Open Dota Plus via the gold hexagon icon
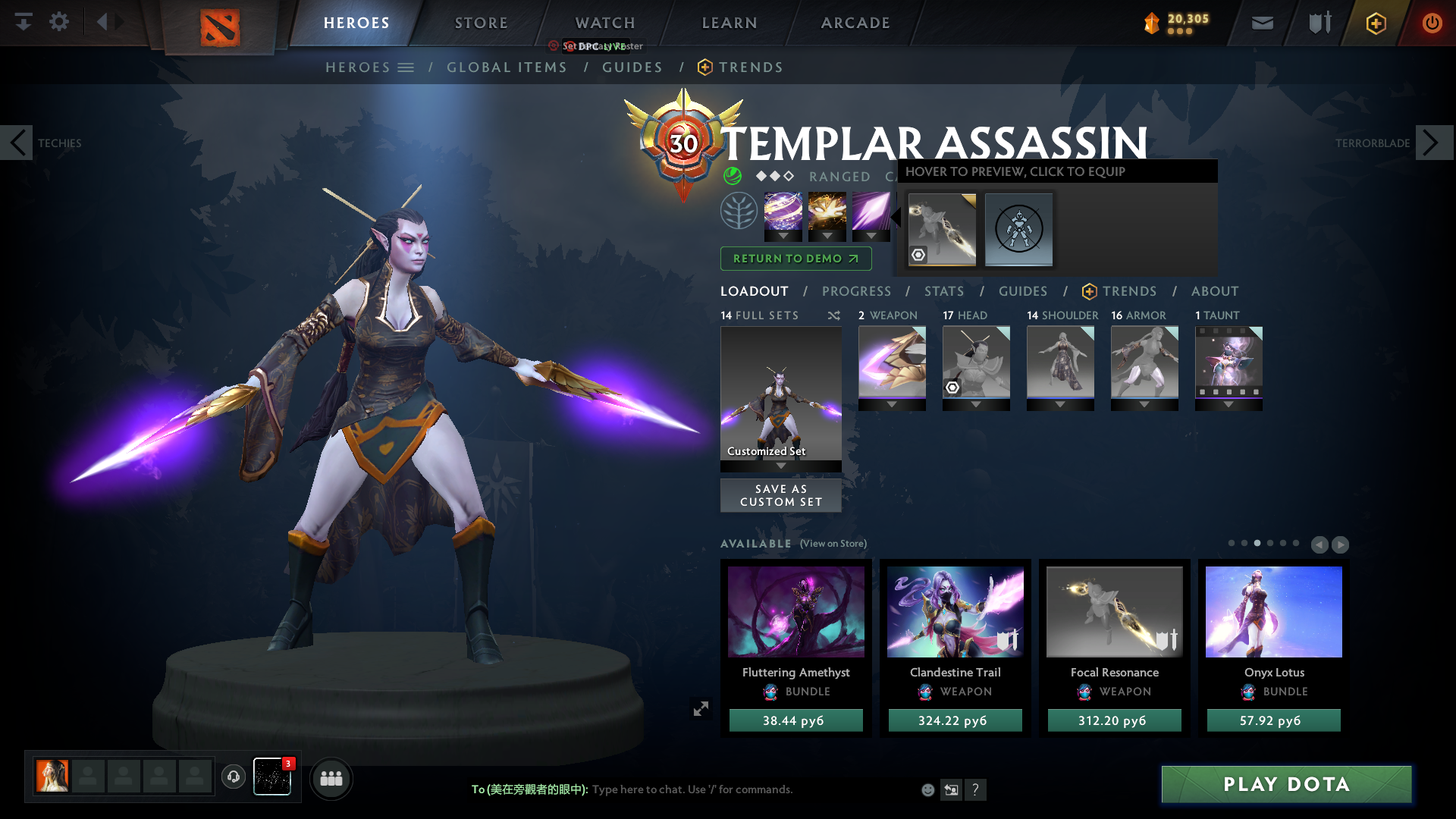The height and width of the screenshot is (819, 1456). [1376, 23]
